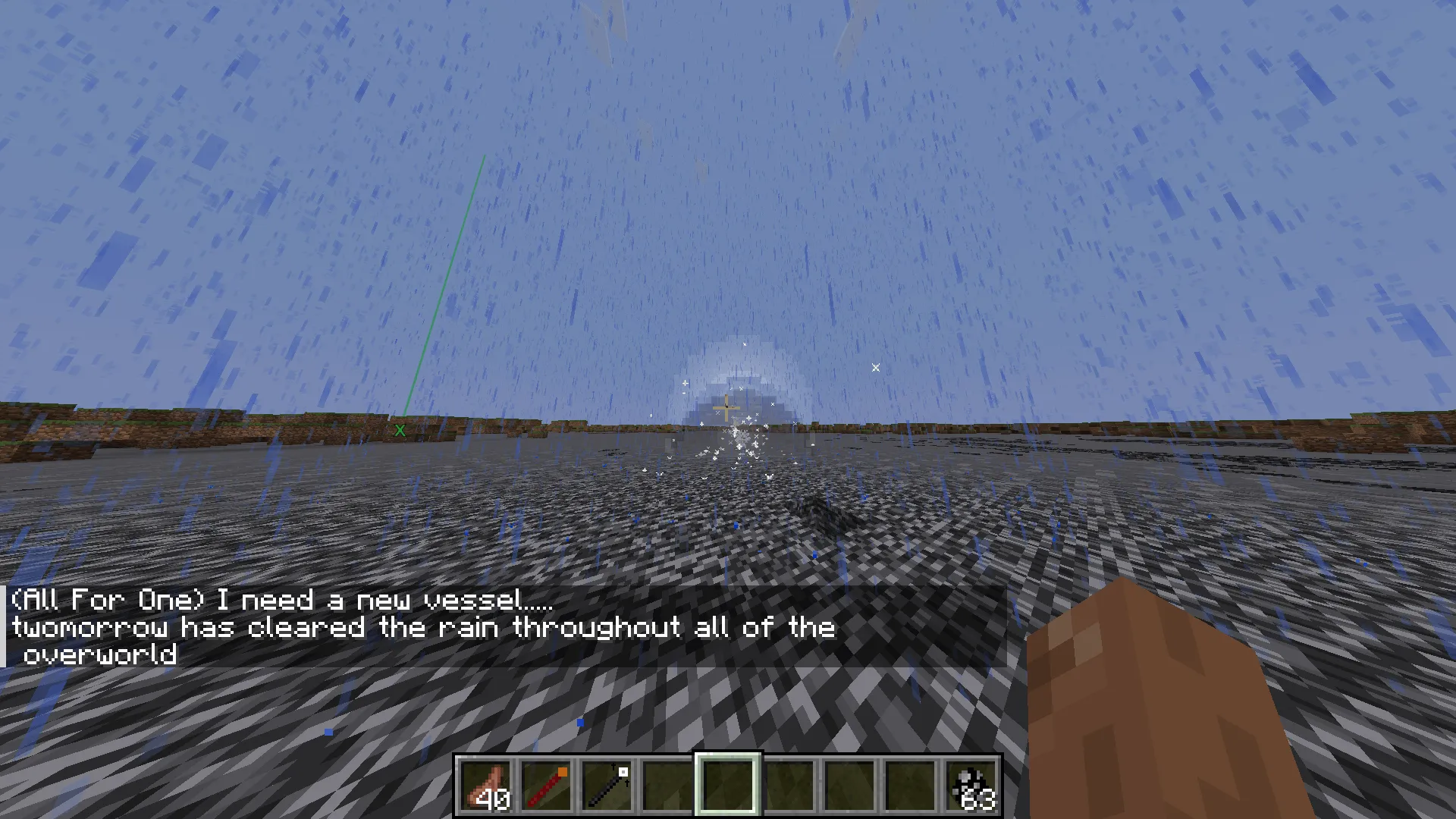Click the twomorrow rain-cleared chat message
Viewport: 1456px width, 819px height.
tap(422, 627)
